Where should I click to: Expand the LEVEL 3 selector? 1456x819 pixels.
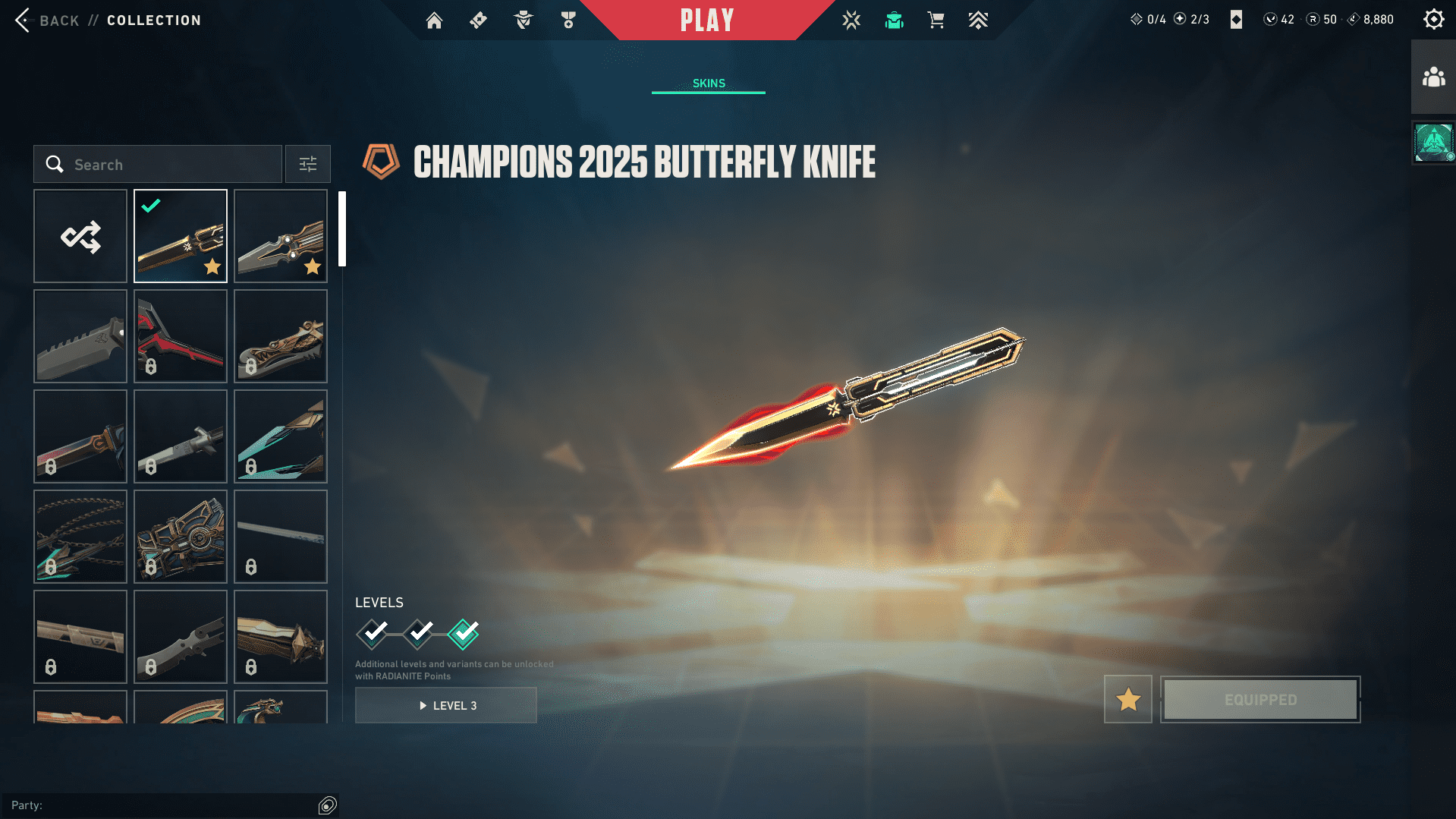pos(446,704)
